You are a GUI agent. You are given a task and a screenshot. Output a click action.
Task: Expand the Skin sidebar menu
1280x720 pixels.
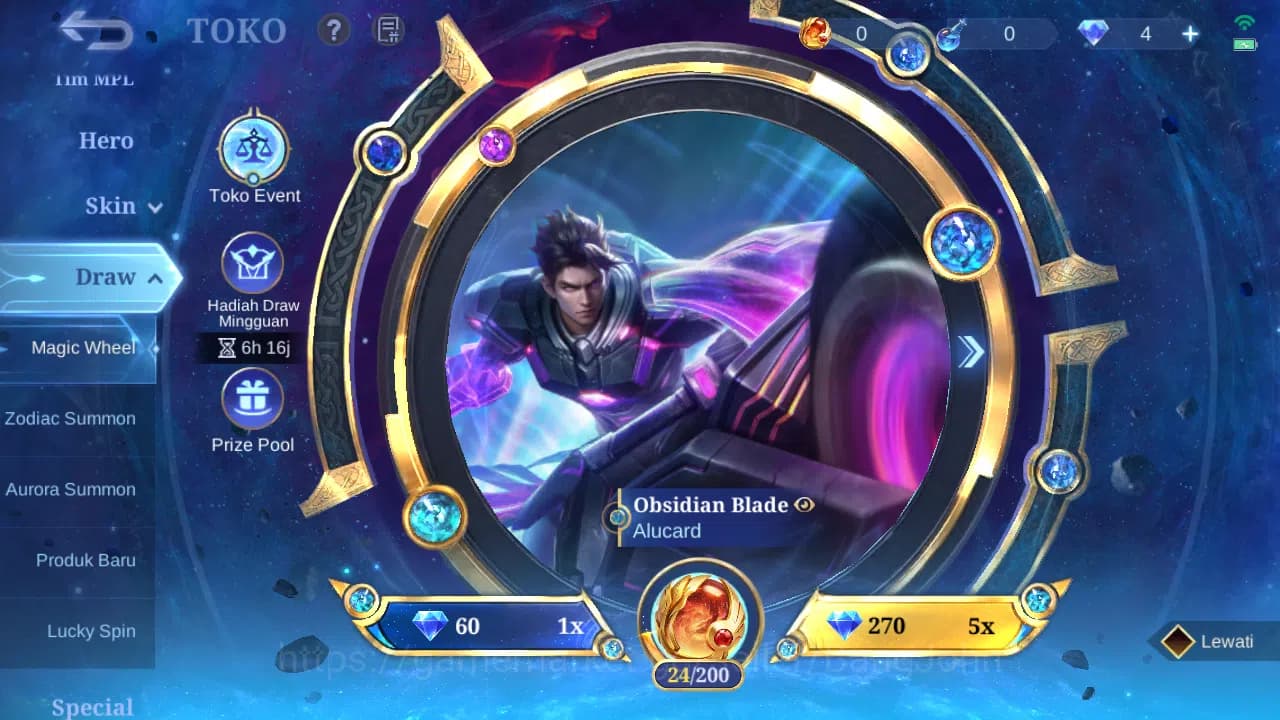120,206
